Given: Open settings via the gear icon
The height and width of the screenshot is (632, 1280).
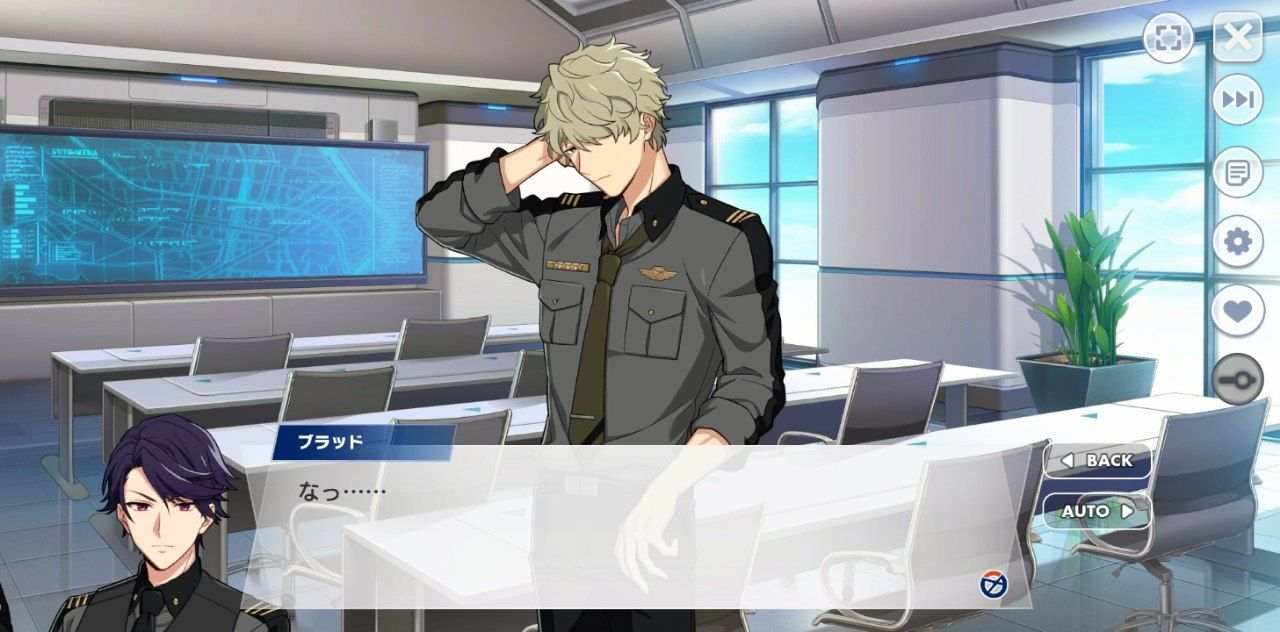Looking at the screenshot, I should (1238, 242).
